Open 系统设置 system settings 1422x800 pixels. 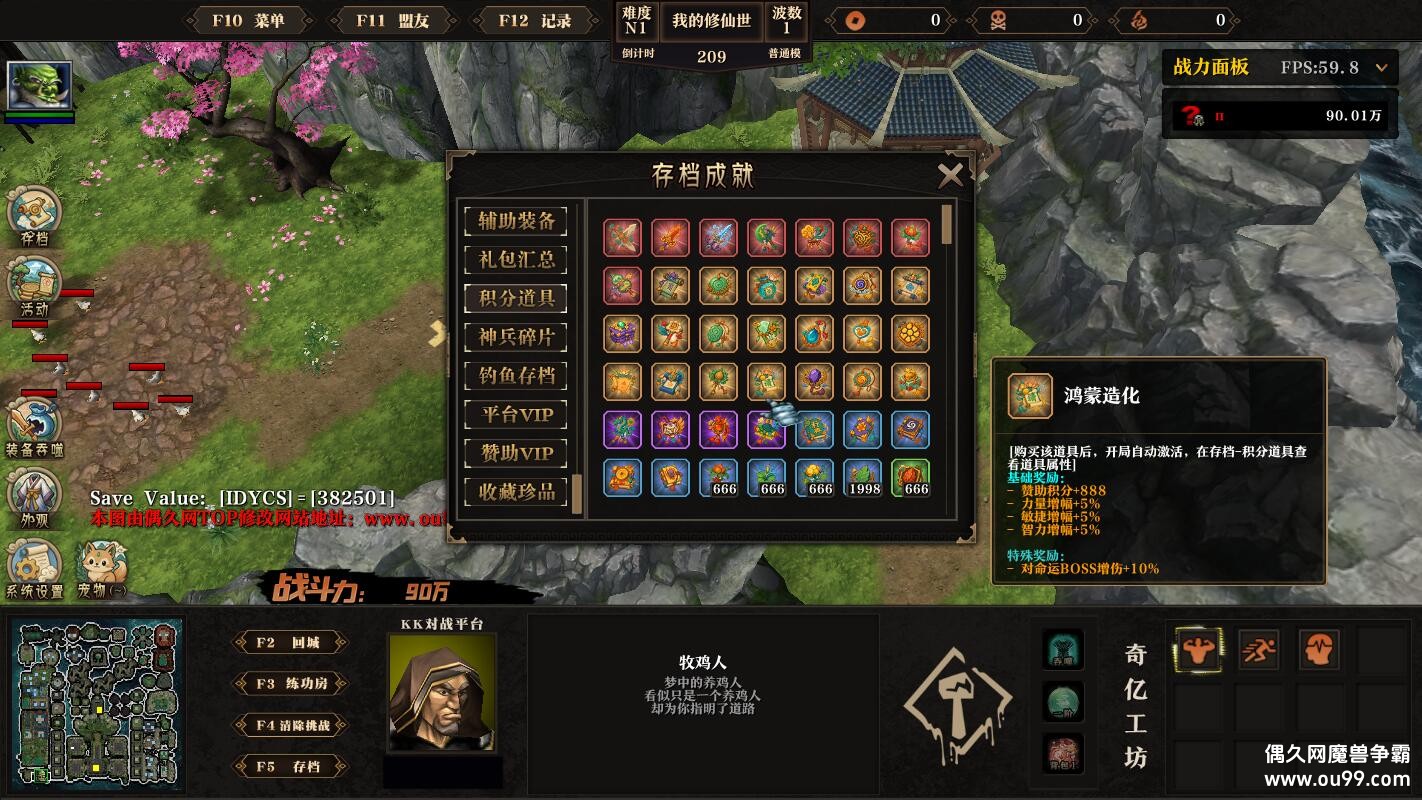click(x=35, y=568)
